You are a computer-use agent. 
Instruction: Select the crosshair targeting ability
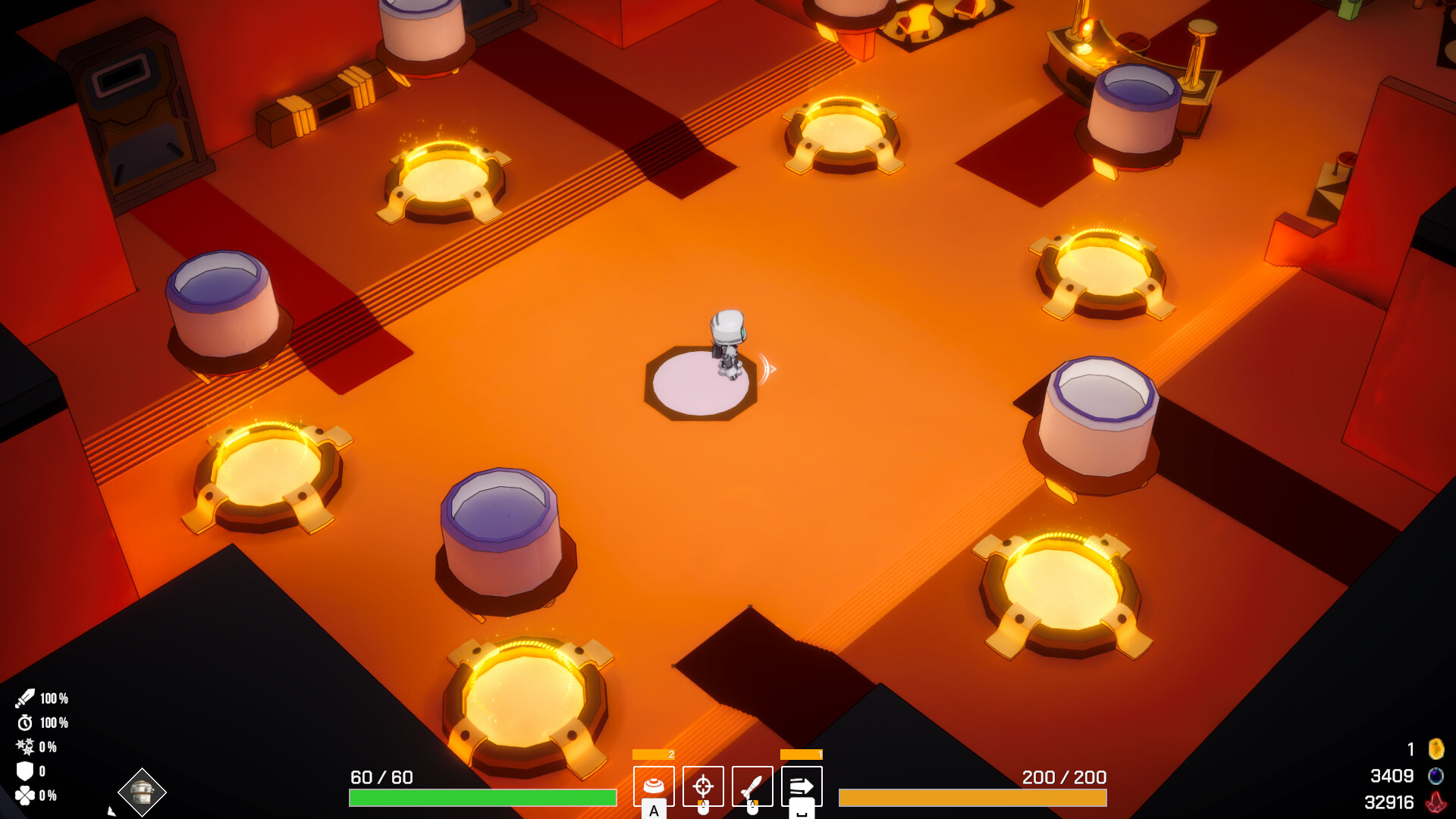[x=703, y=786]
